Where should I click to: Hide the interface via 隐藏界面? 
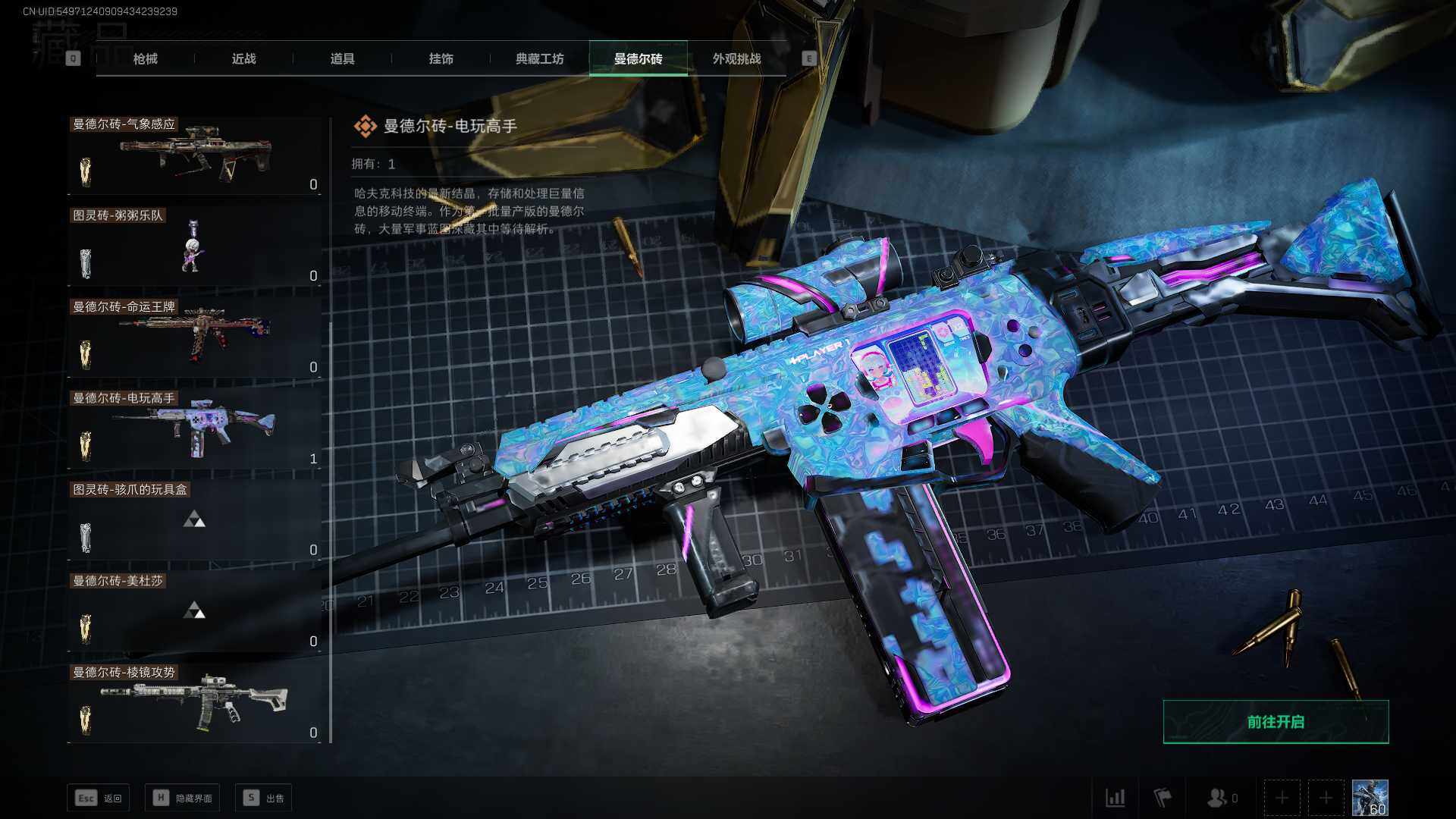pos(183,798)
